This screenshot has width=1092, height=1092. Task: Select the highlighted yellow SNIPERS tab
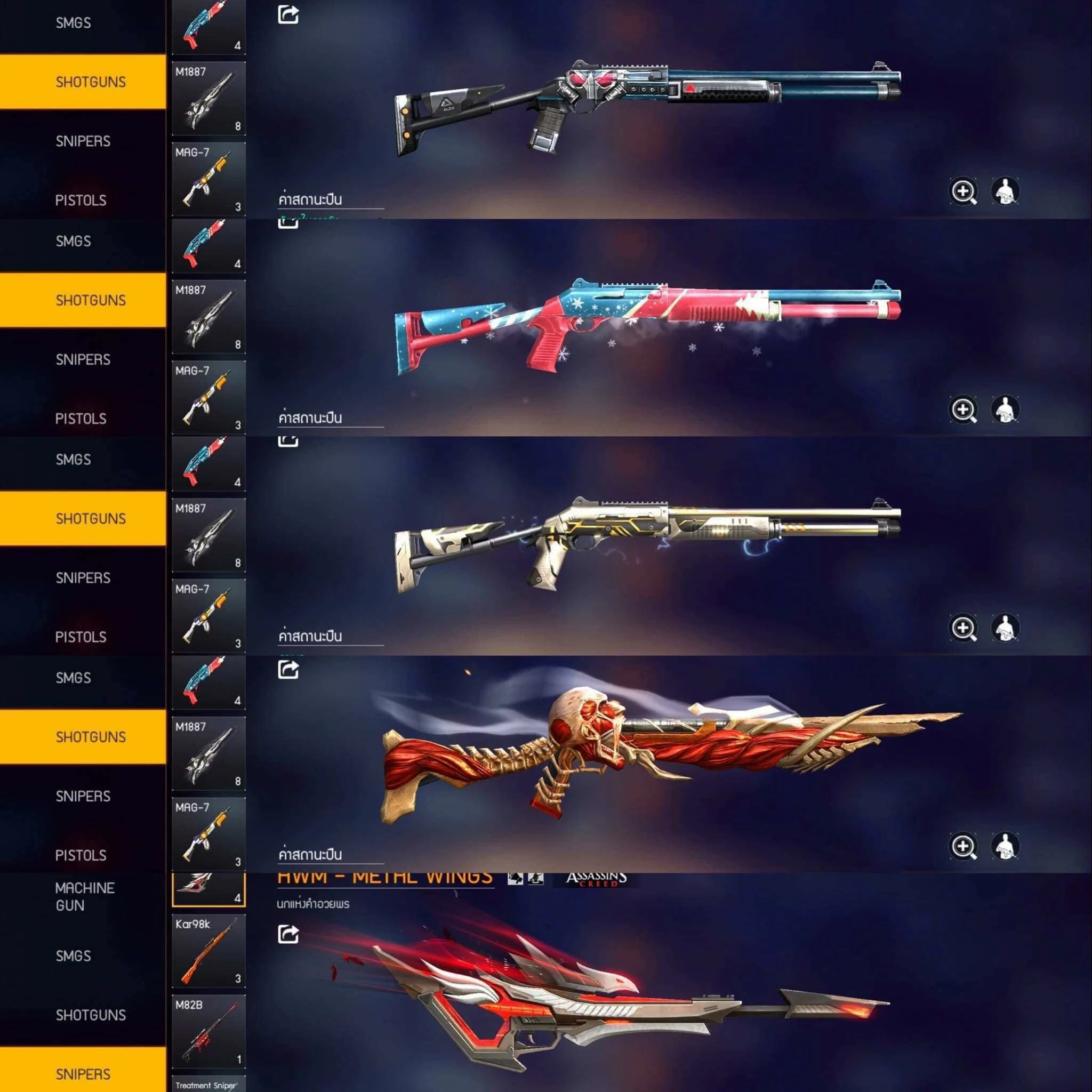pyautogui.click(x=83, y=1073)
